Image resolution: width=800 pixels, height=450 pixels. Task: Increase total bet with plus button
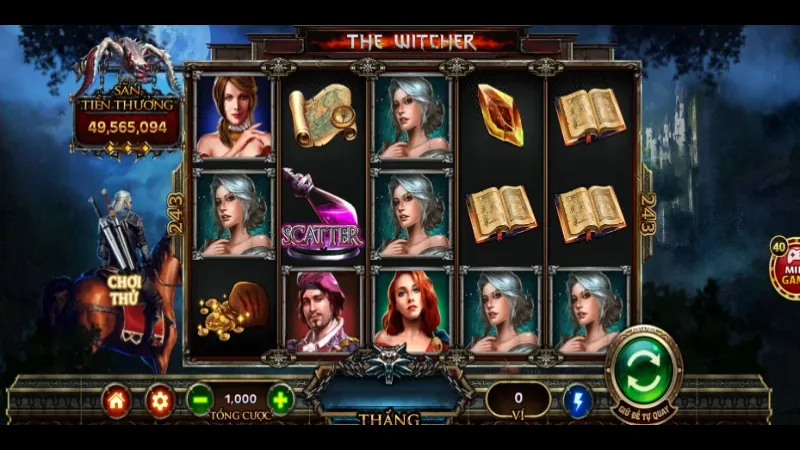point(281,401)
